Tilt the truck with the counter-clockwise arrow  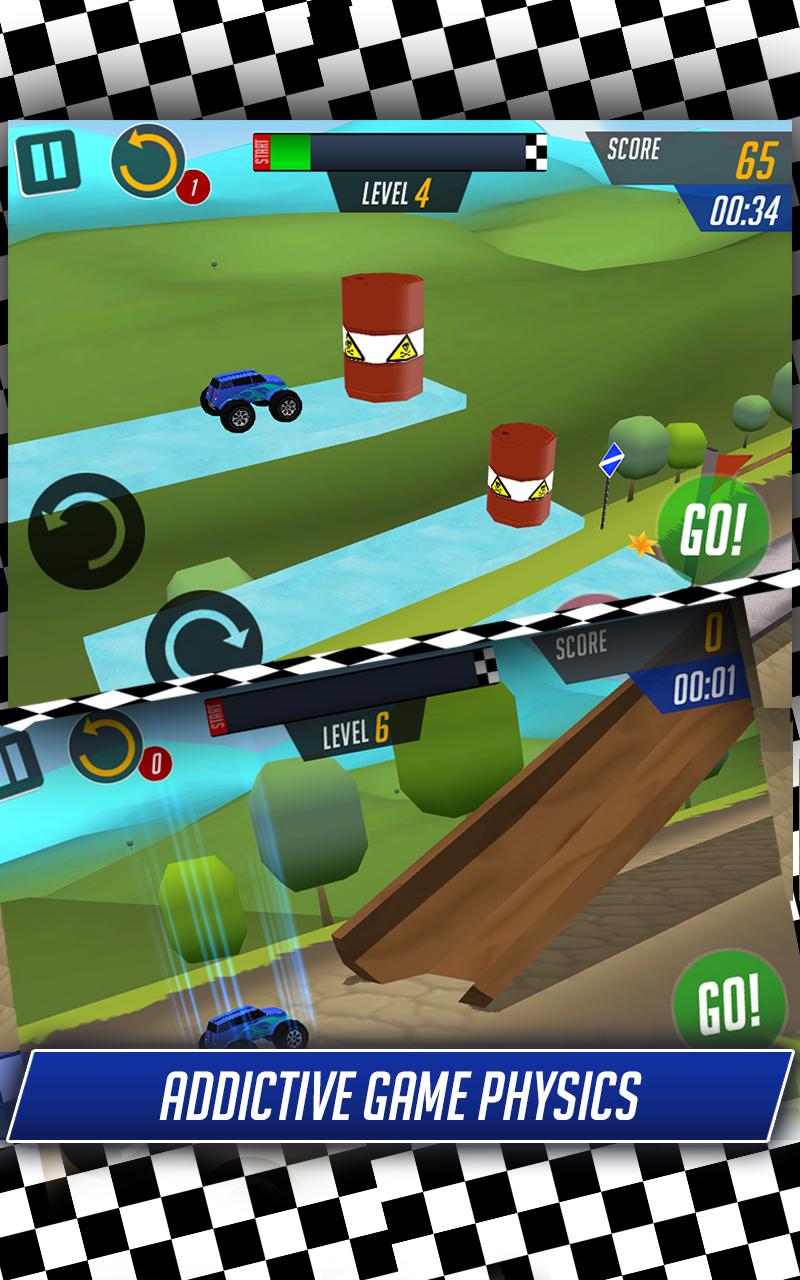[86, 531]
